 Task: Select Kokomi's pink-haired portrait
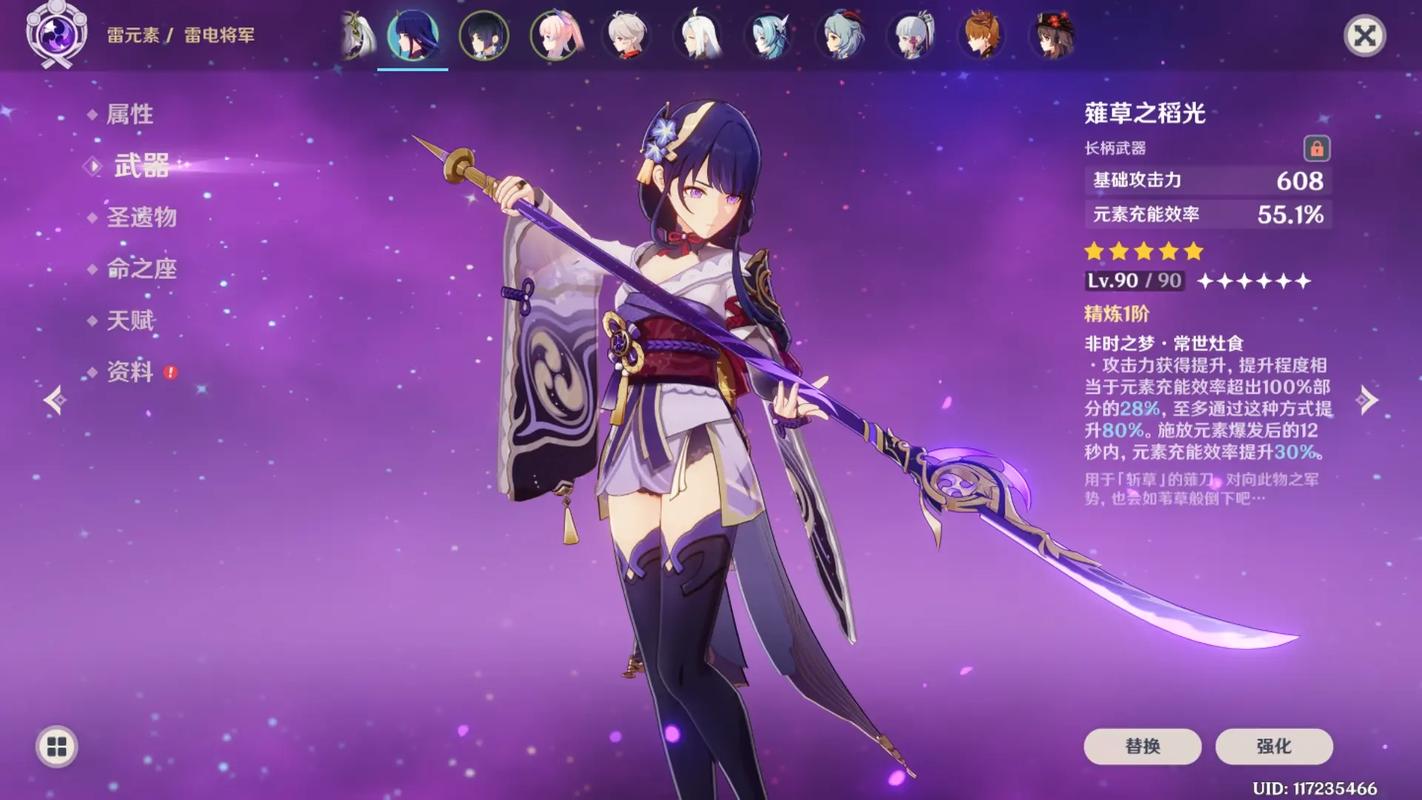click(556, 36)
